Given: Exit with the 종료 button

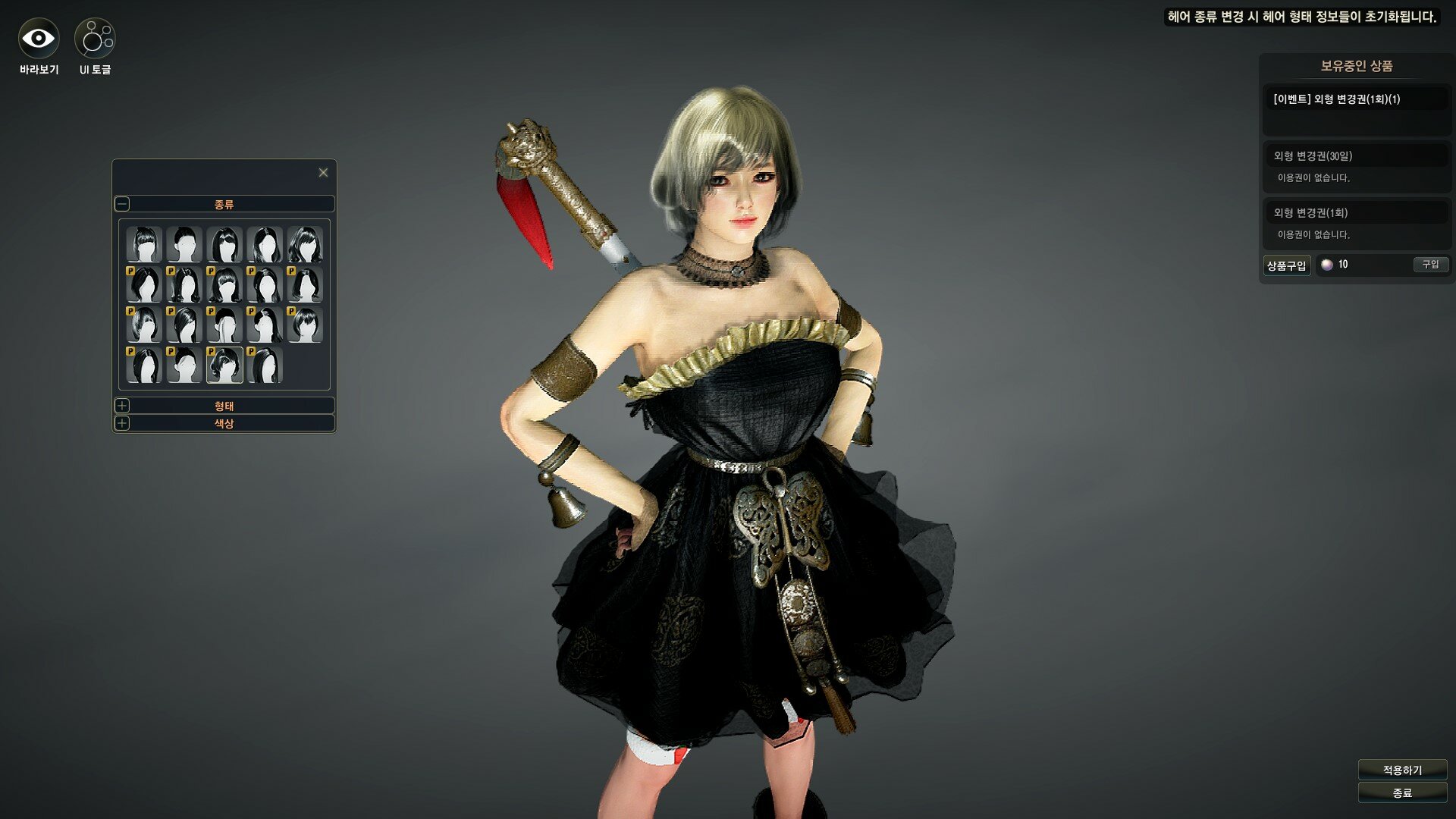Looking at the screenshot, I should (x=1402, y=792).
